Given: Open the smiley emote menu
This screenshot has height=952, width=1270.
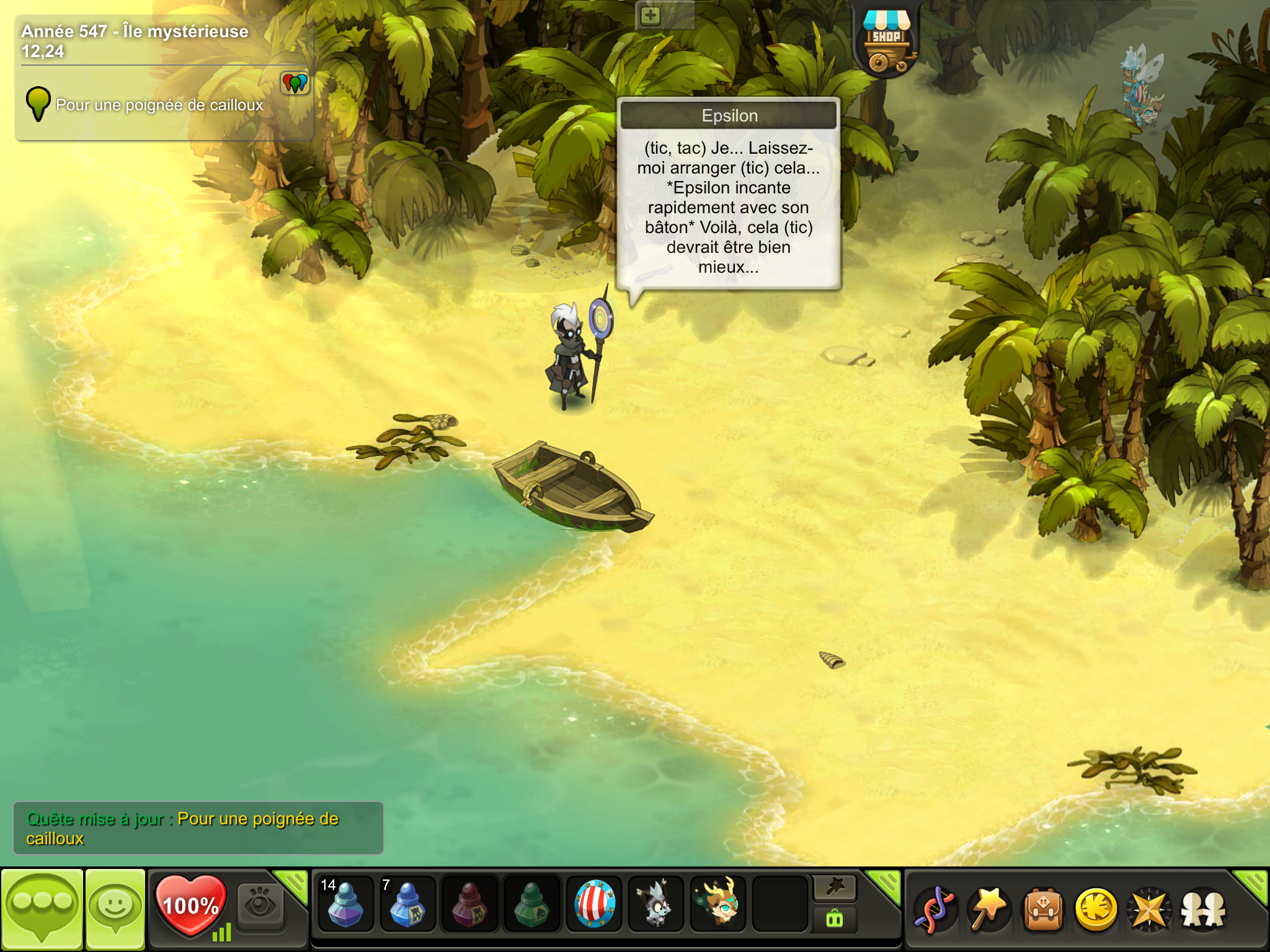Looking at the screenshot, I should (x=115, y=909).
